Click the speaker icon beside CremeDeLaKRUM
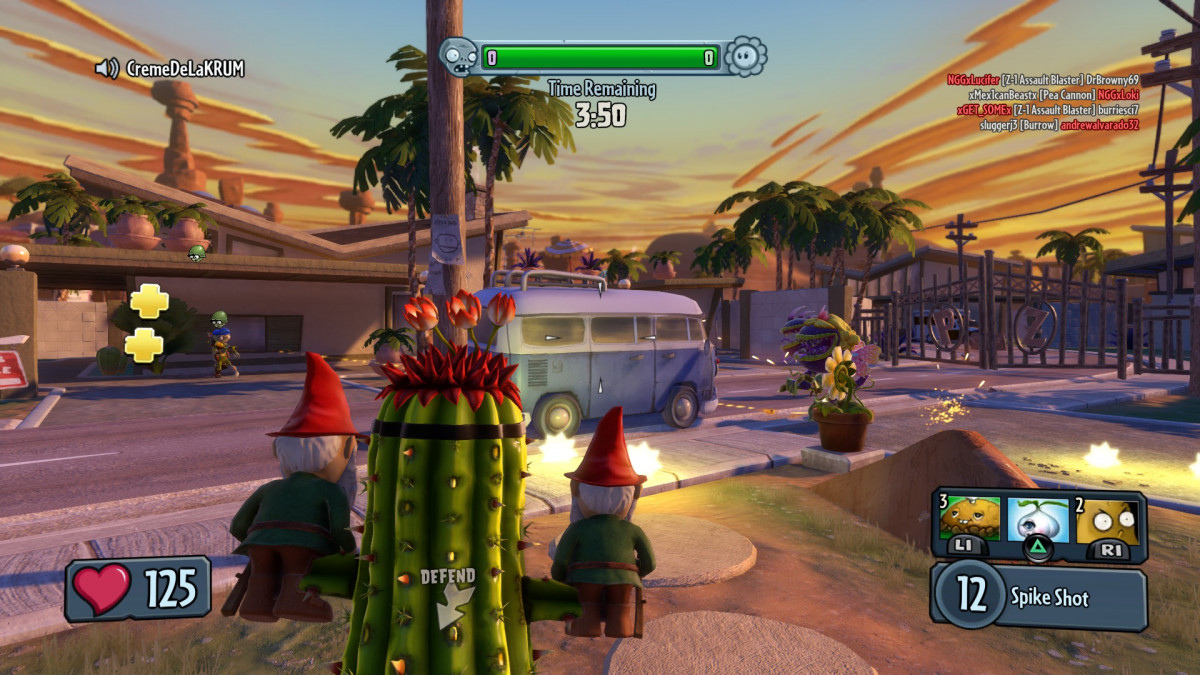 pos(107,68)
